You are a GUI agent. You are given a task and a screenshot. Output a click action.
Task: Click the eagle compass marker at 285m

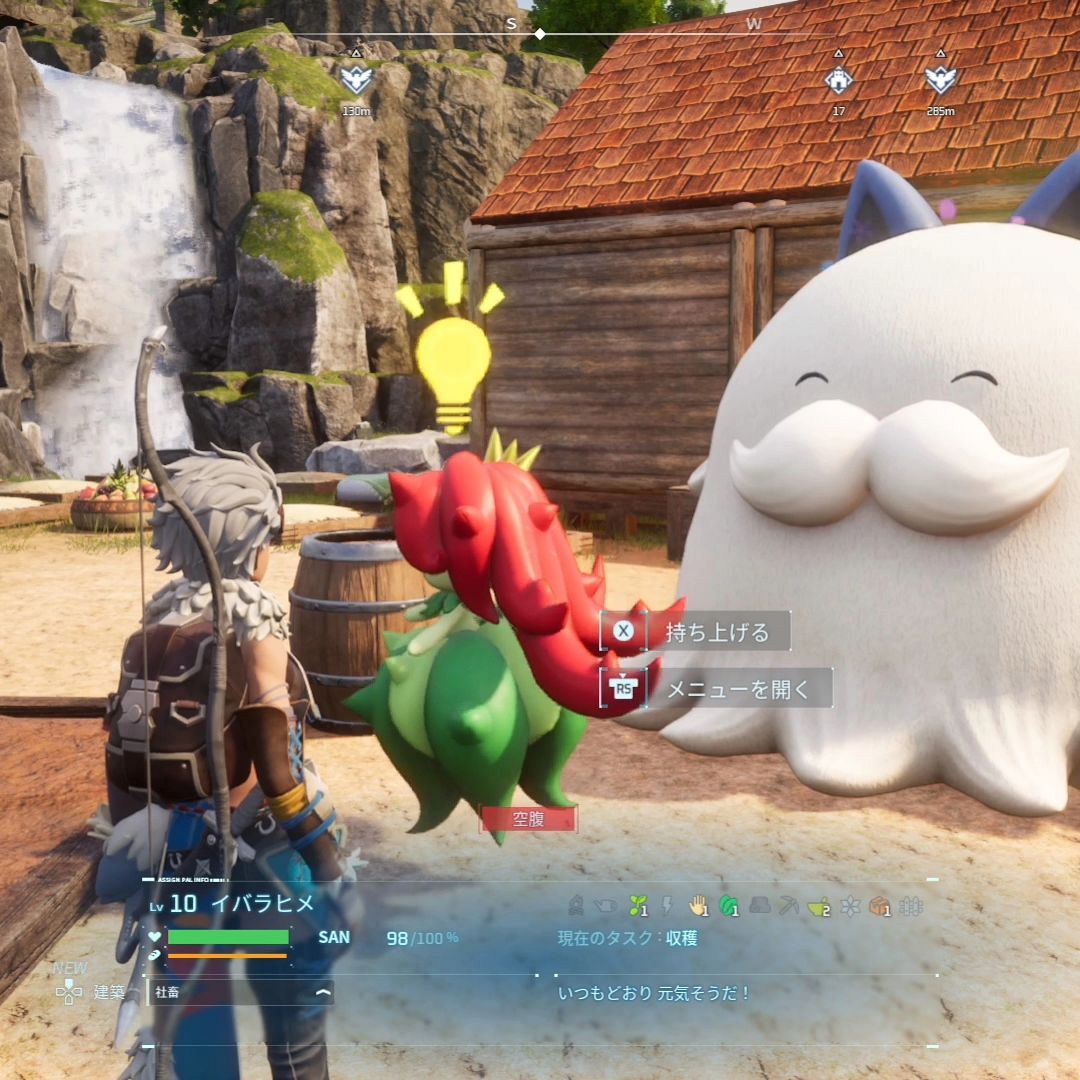coord(940,79)
